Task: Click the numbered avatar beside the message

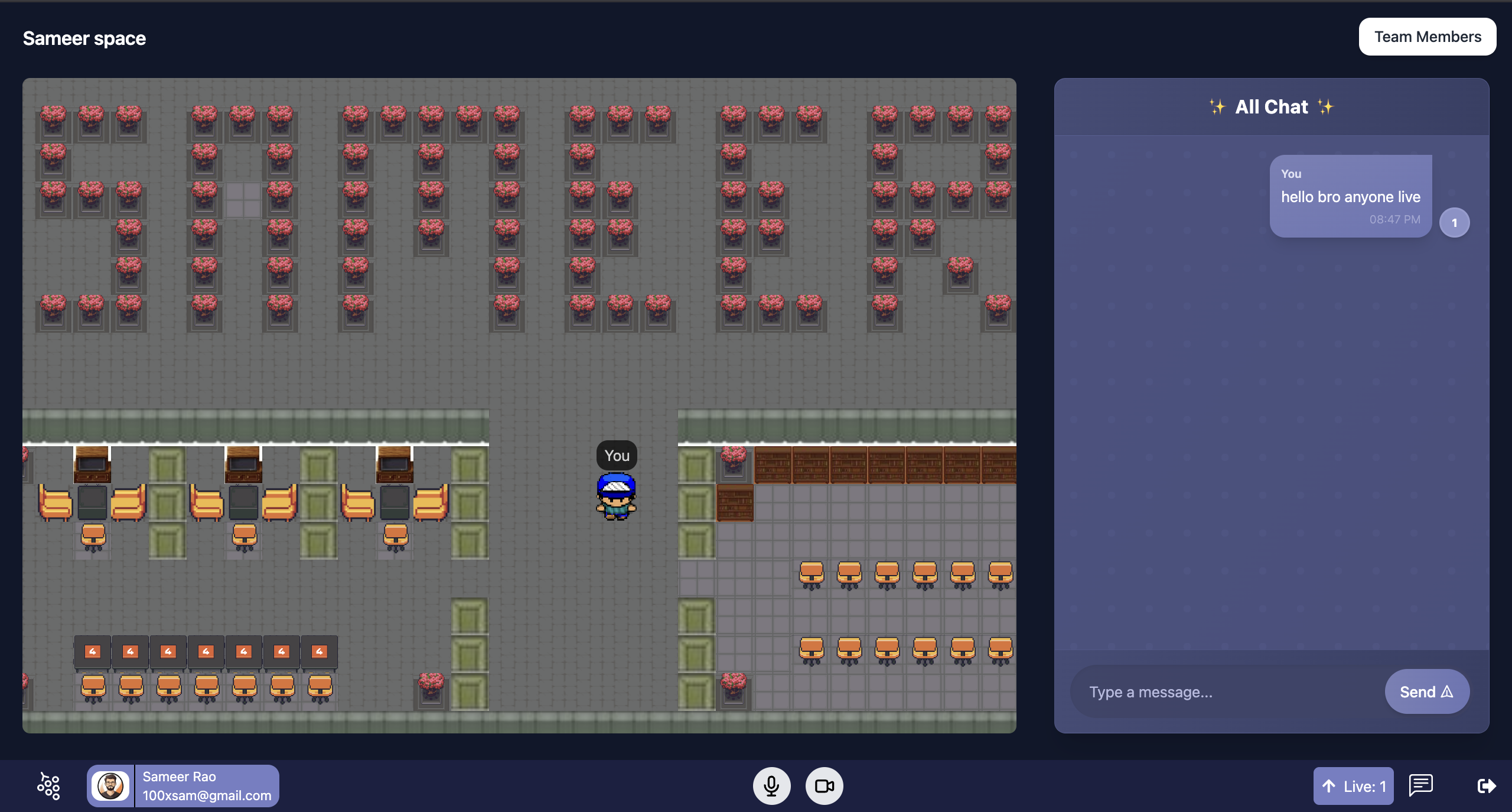Action: pos(1454,223)
